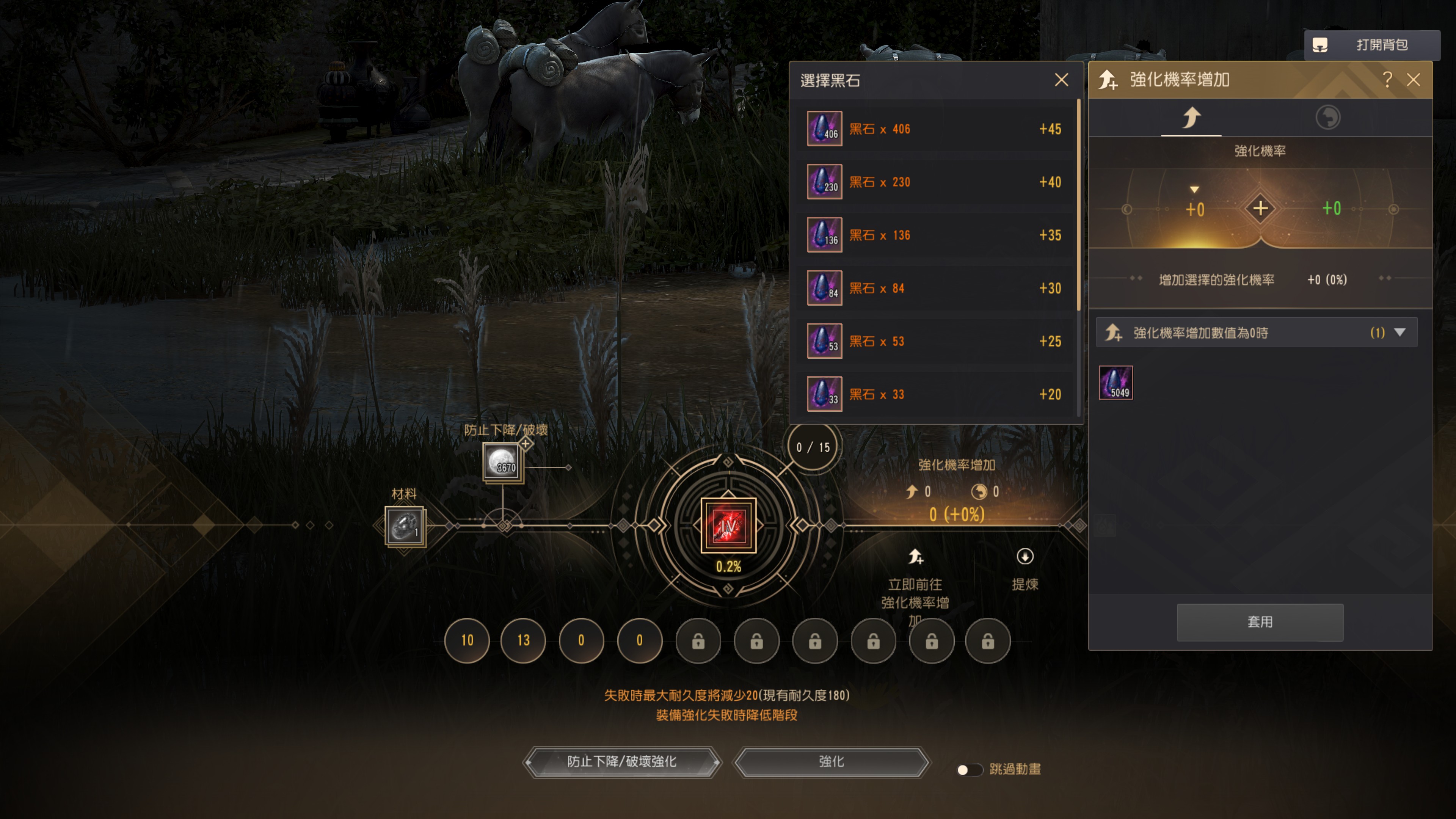Open the 打開背包 inventory button
Image resolution: width=1456 pixels, height=819 pixels.
pyautogui.click(x=1372, y=45)
